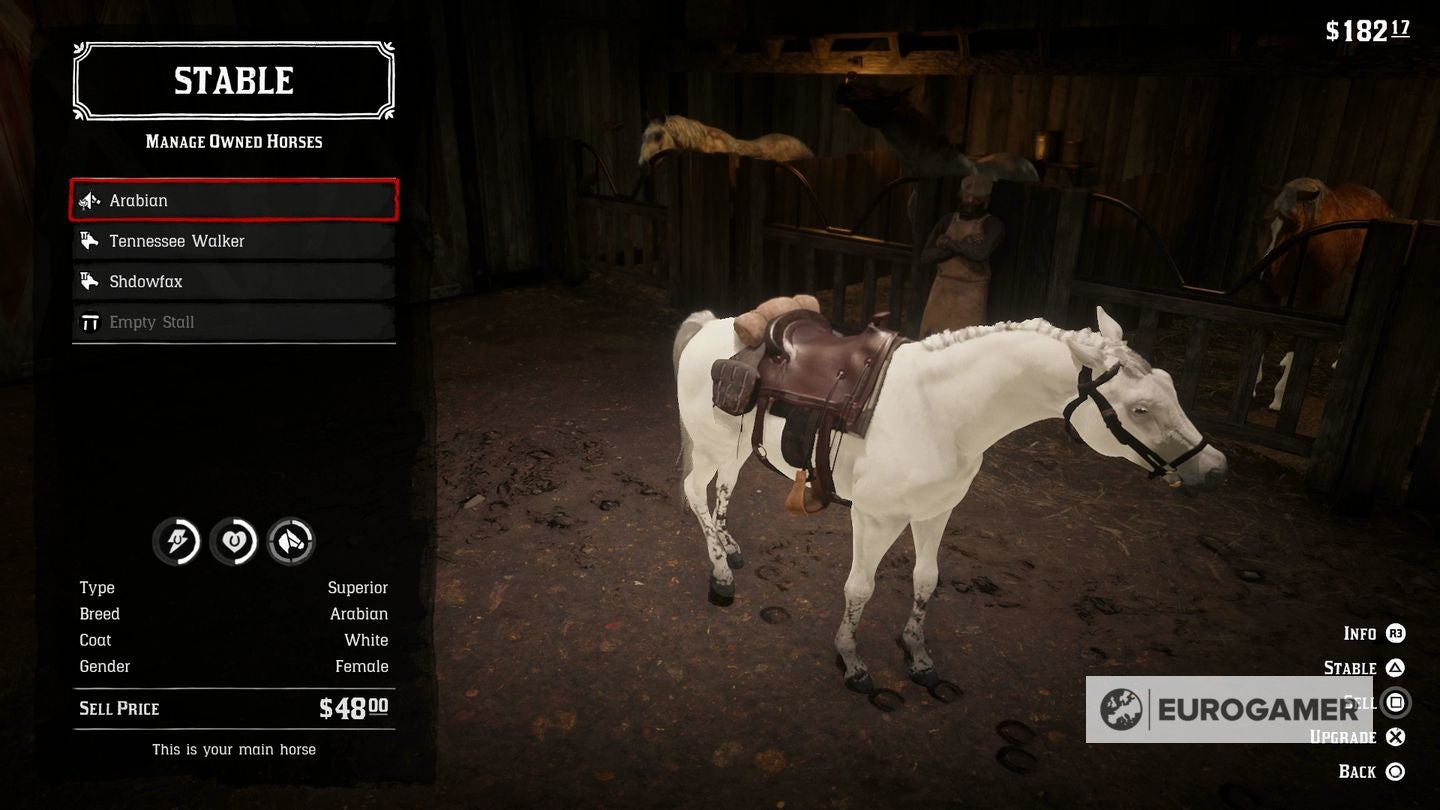This screenshot has width=1440, height=810.
Task: Expand the Sell Price section
Action: click(x=233, y=708)
